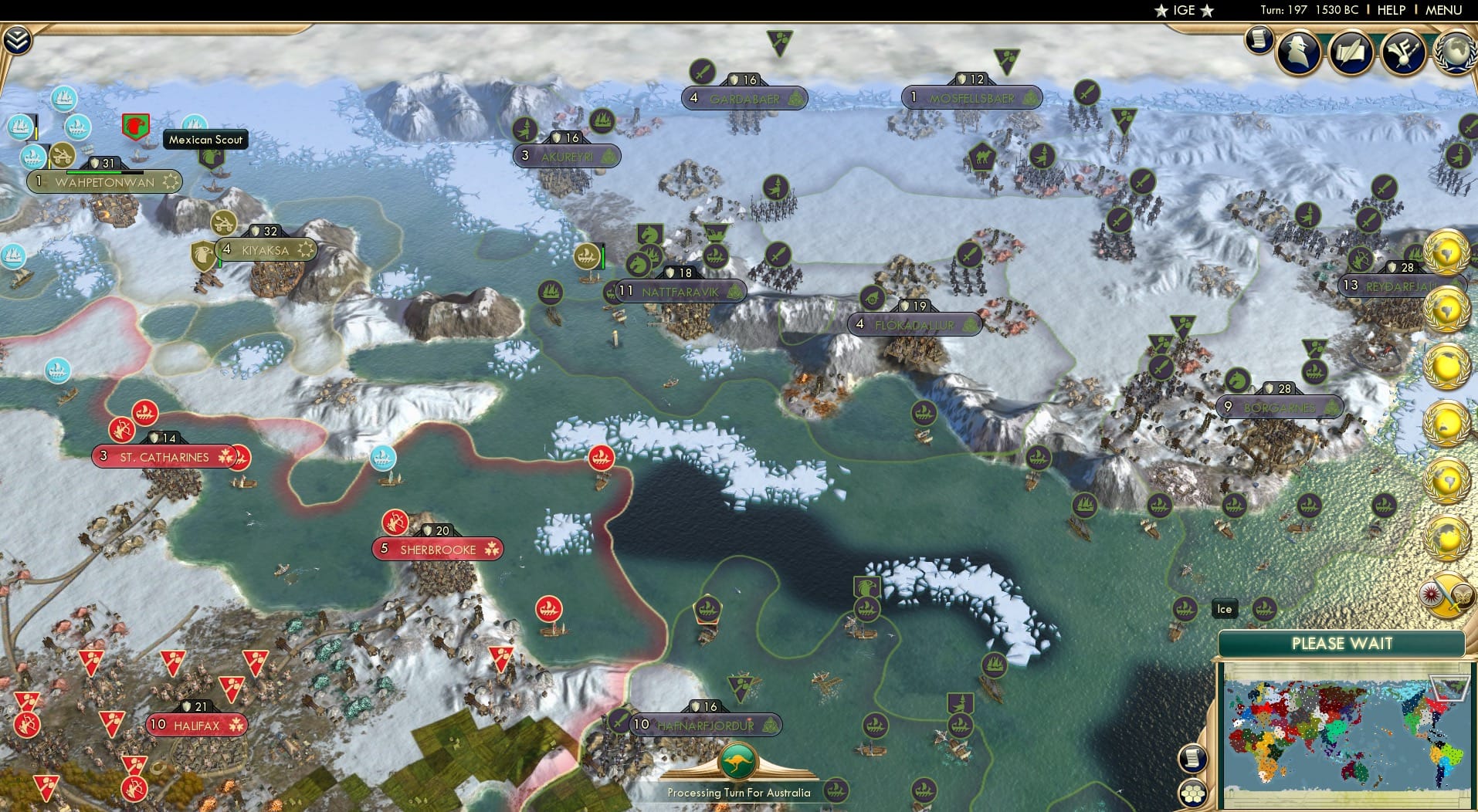Toggle the hex grid button beside the minimap
This screenshot has width=1478, height=812.
click(x=1193, y=793)
